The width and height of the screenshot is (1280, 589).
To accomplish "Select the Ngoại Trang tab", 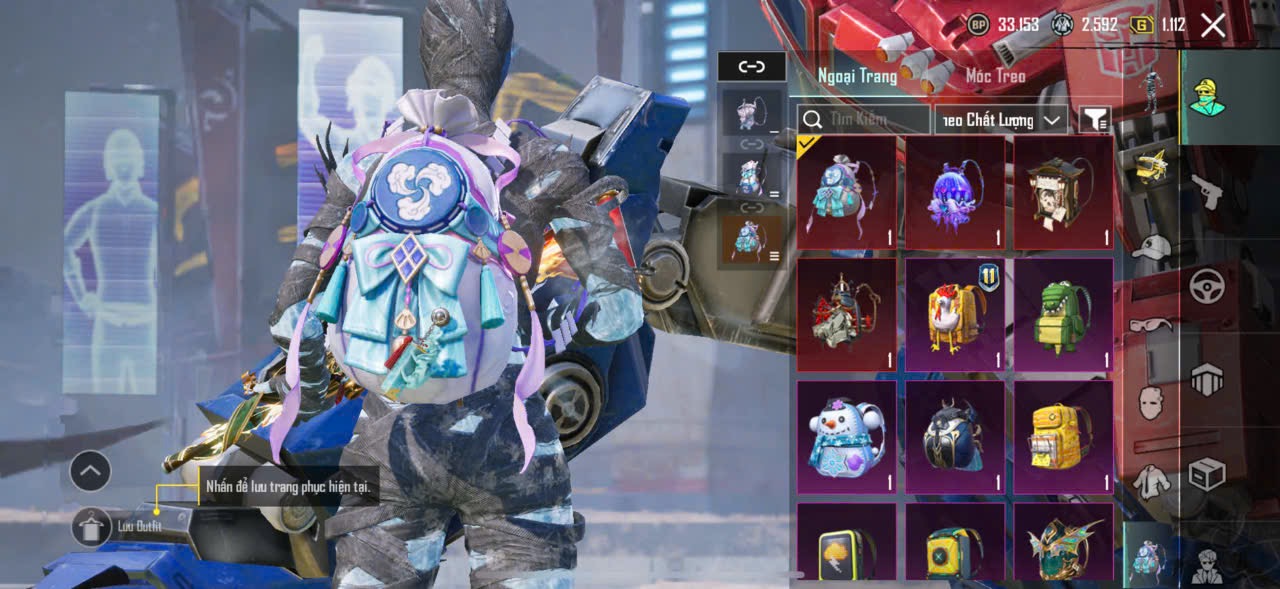I will 857,76.
